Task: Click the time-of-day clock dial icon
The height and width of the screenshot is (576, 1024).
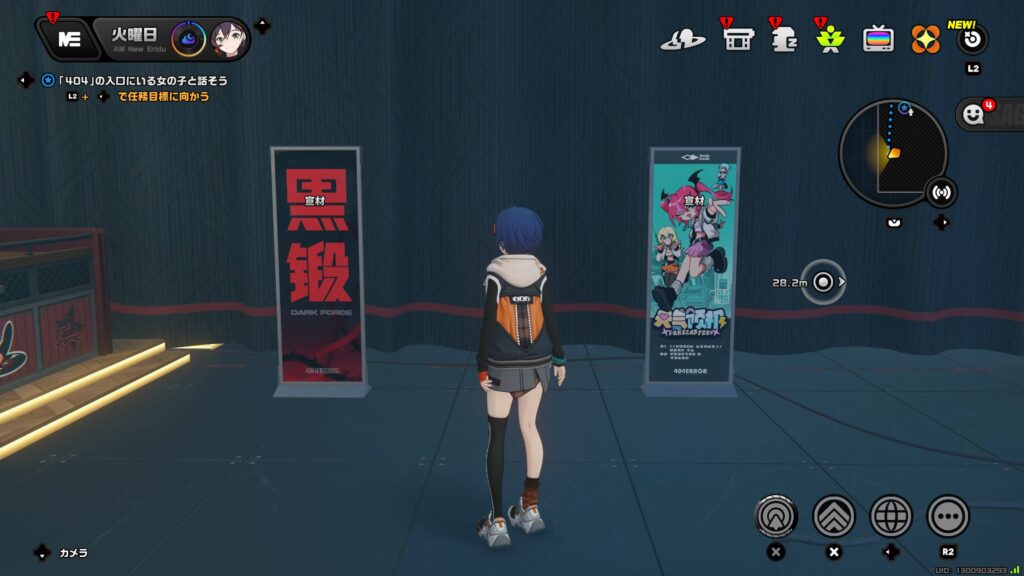Action: [188, 39]
